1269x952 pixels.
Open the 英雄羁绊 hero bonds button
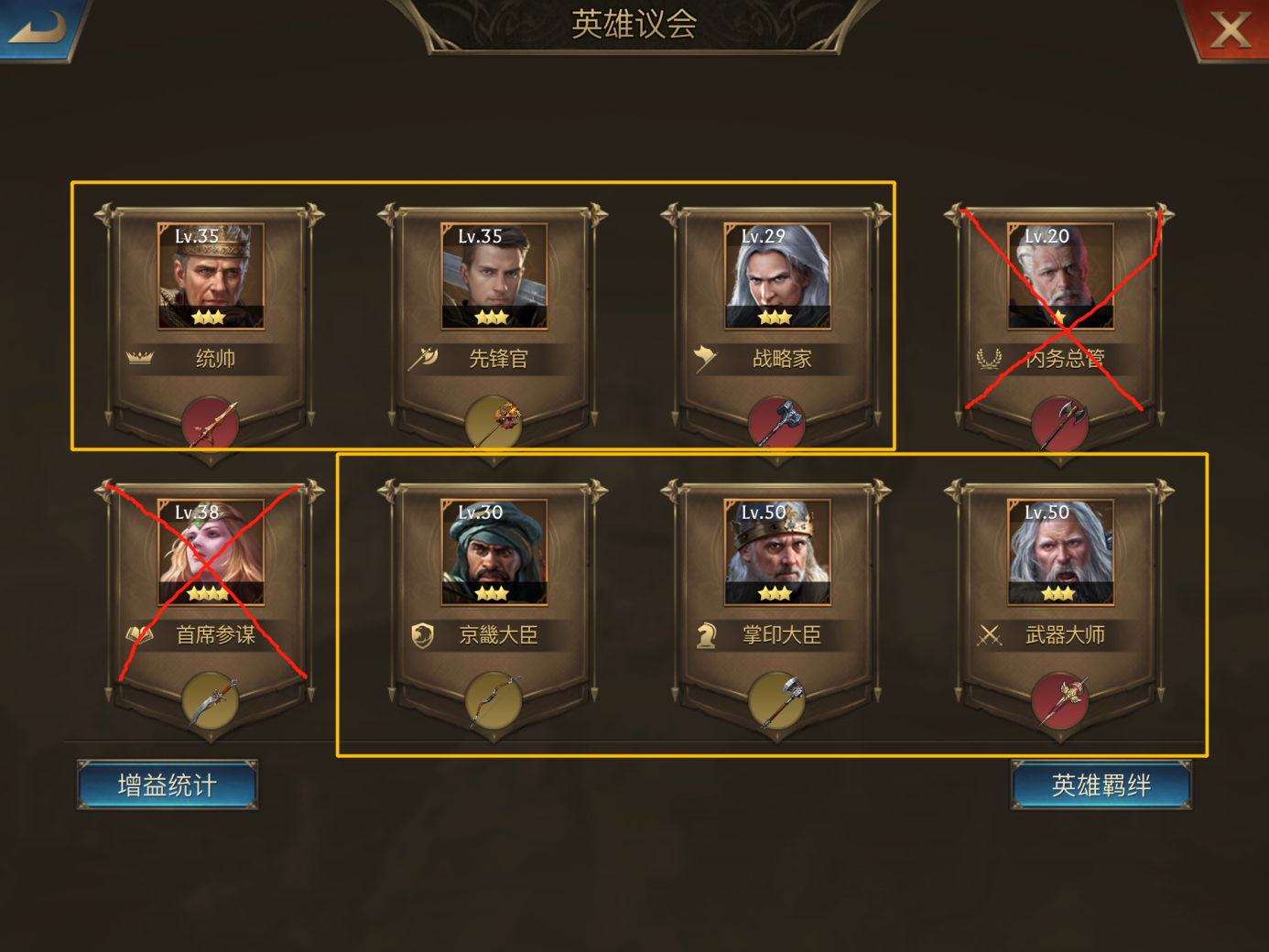(1101, 784)
